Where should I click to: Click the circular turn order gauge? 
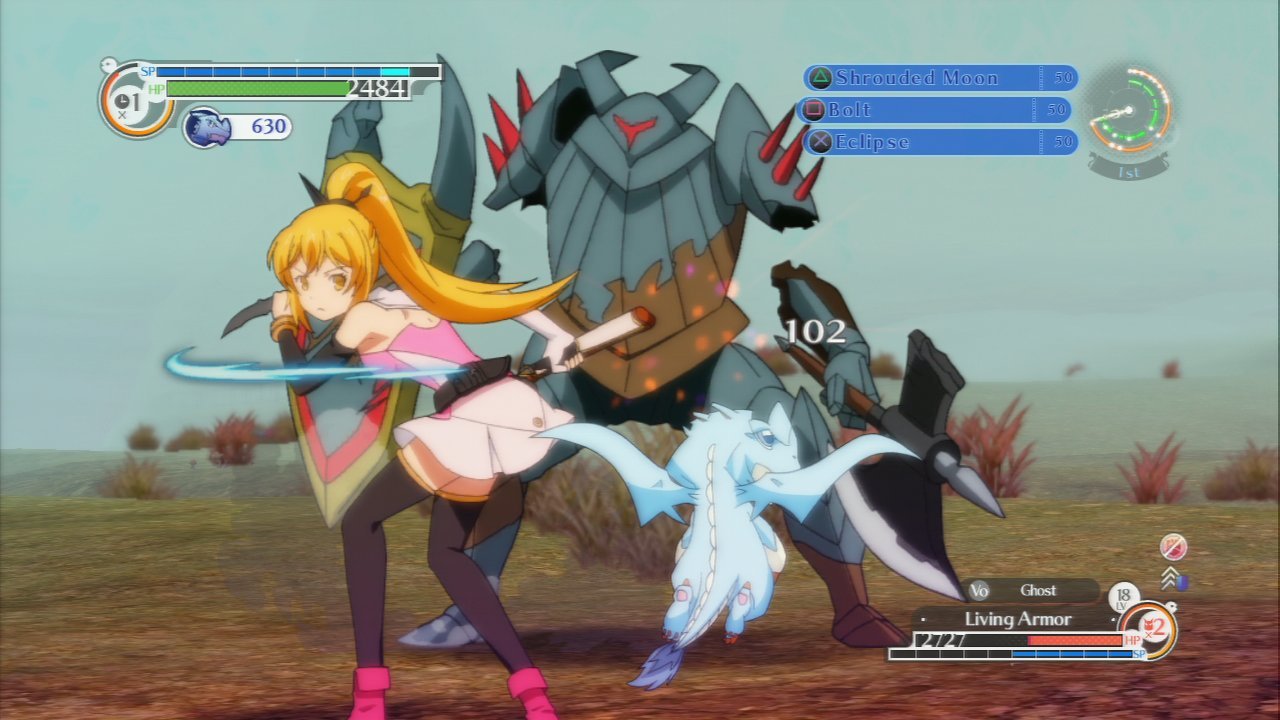pos(1129,110)
